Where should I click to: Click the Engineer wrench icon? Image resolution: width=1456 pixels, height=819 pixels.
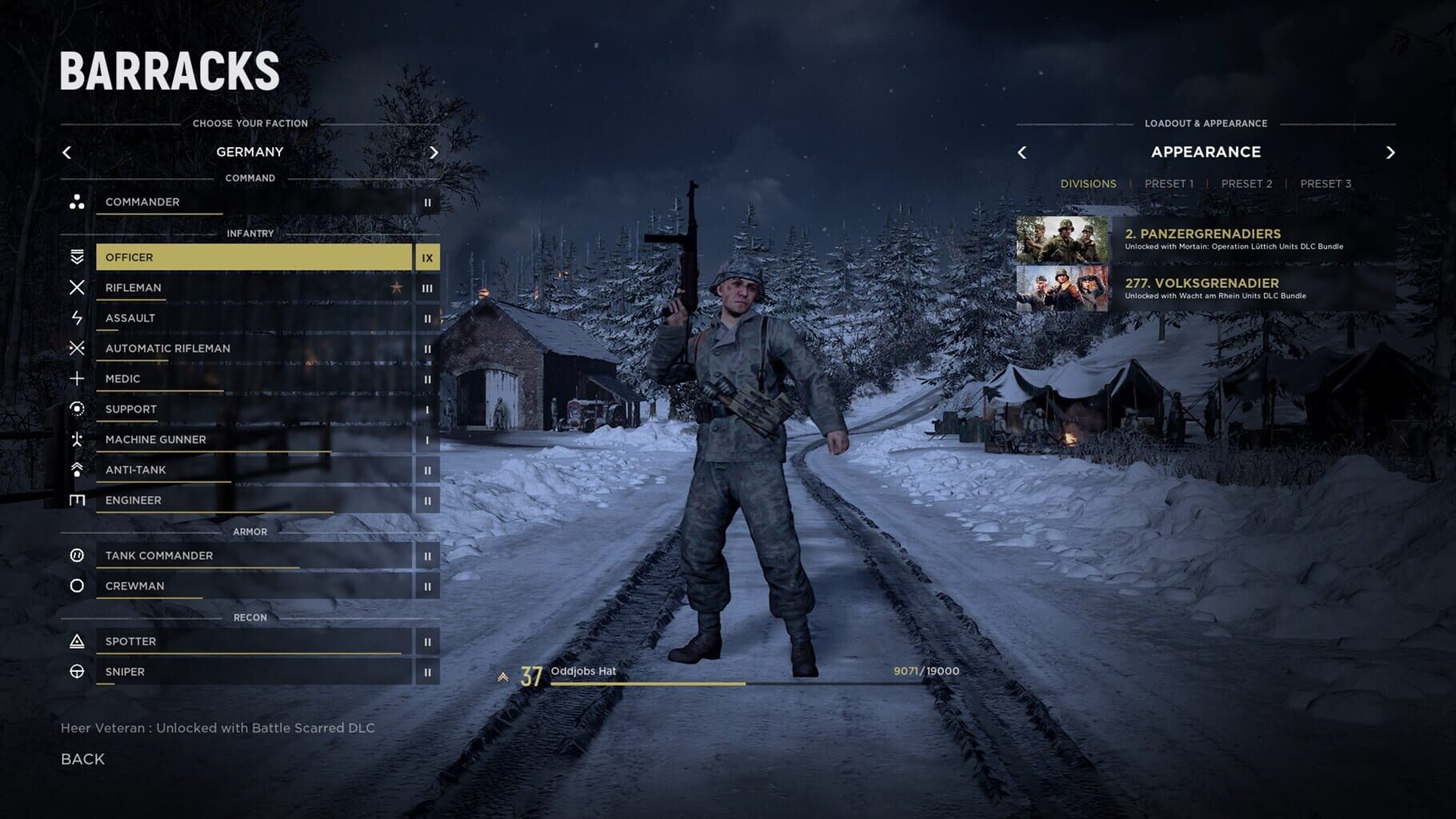click(78, 500)
